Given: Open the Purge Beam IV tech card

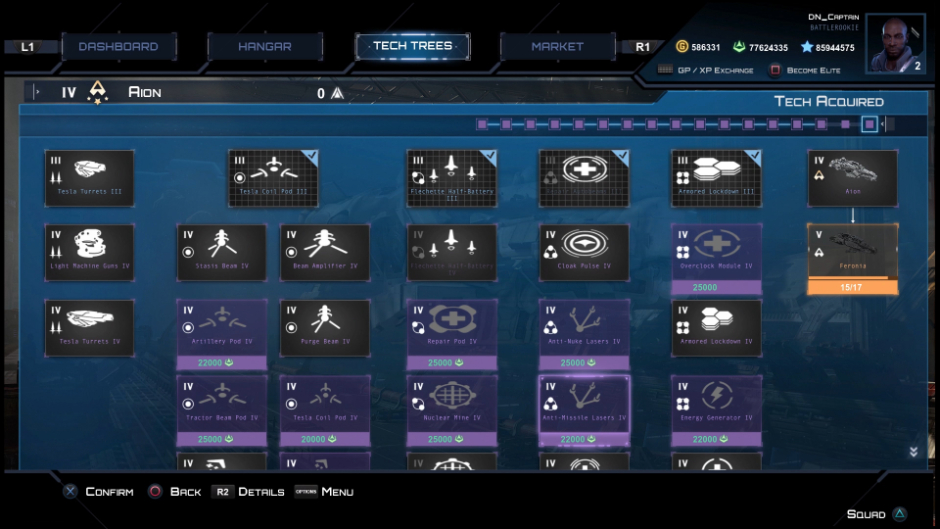Looking at the screenshot, I should [325, 327].
